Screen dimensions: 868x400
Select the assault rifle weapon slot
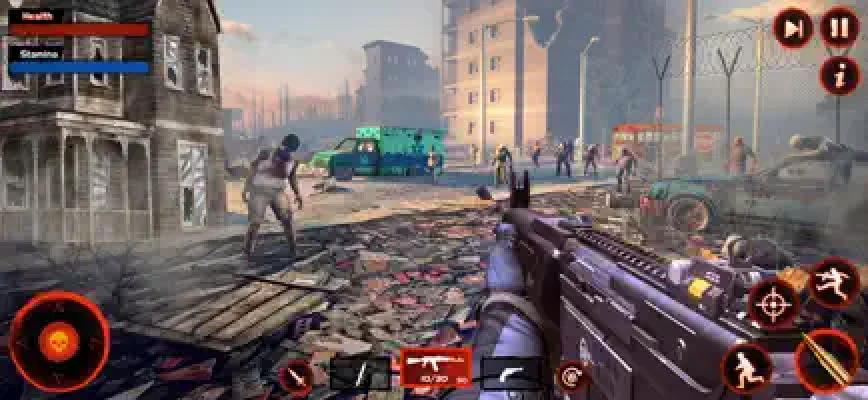tap(436, 368)
